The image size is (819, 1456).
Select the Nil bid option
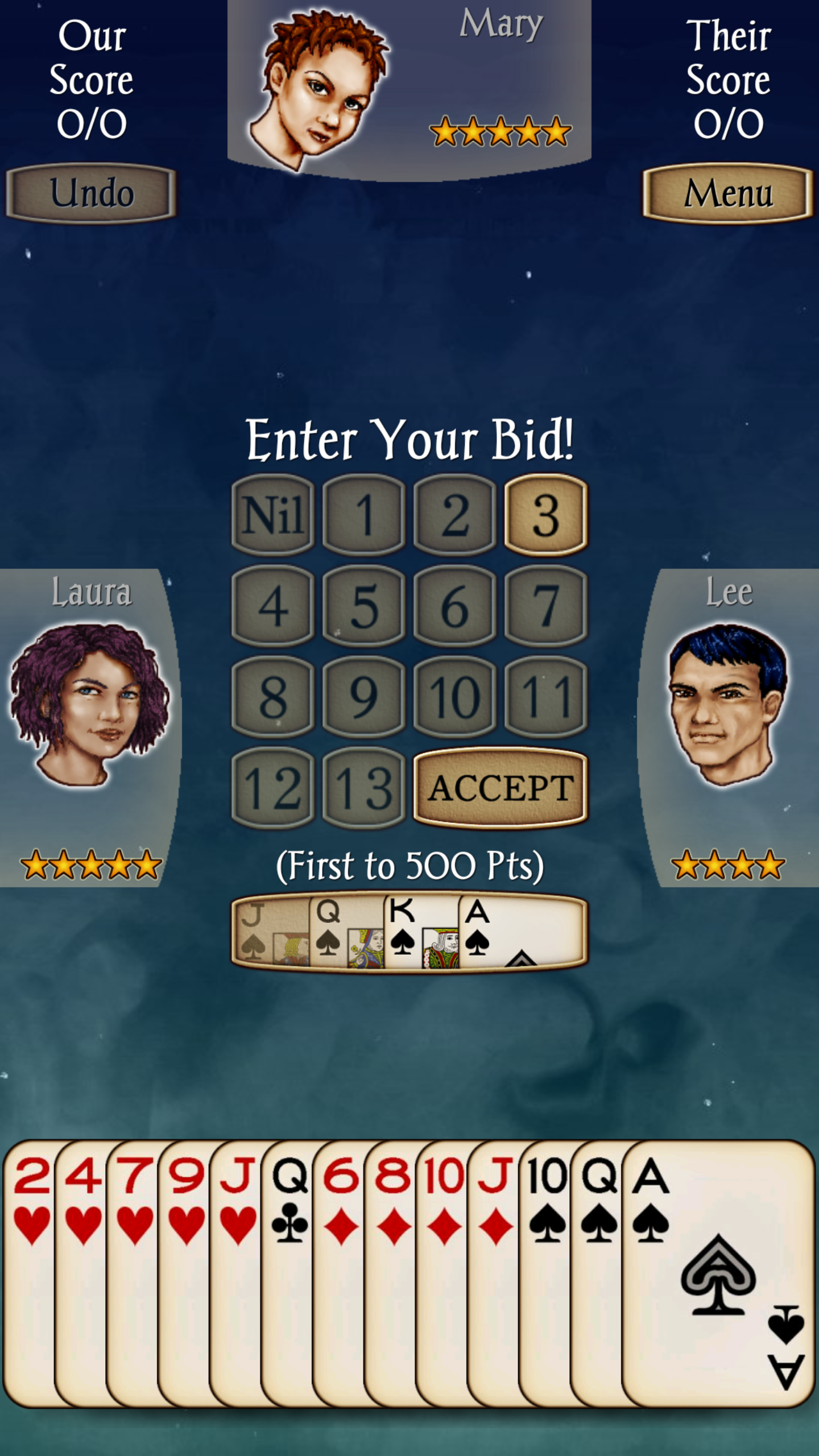[272, 516]
